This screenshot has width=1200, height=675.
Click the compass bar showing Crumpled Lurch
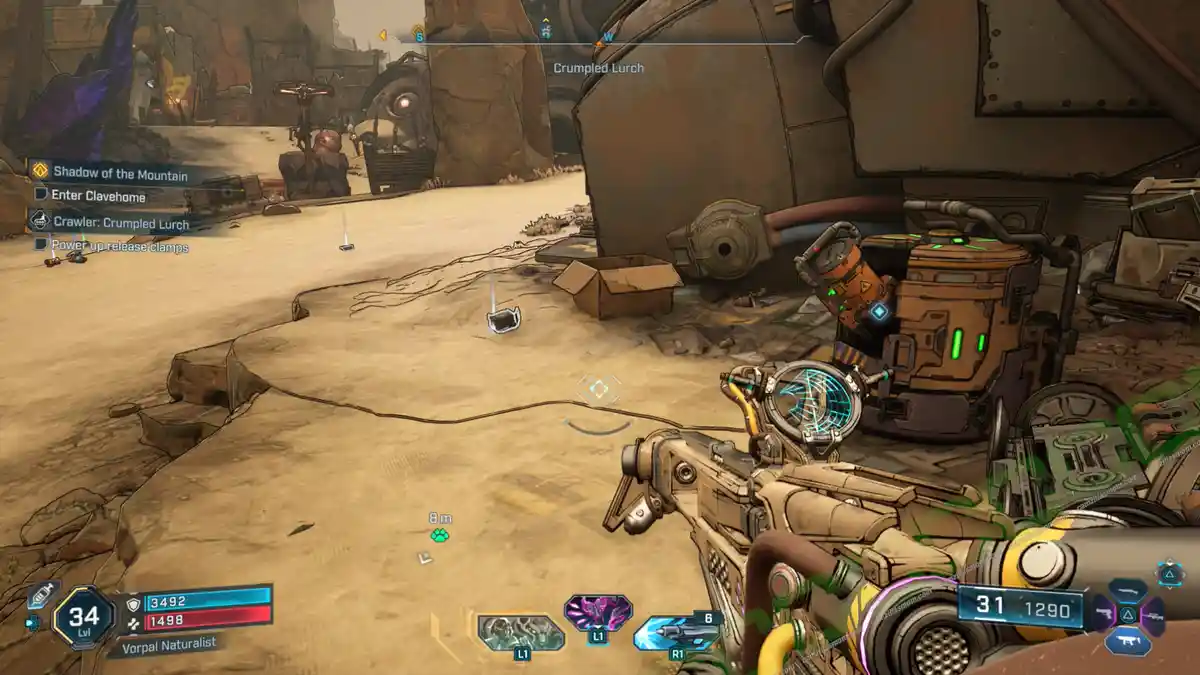pyautogui.click(x=598, y=41)
